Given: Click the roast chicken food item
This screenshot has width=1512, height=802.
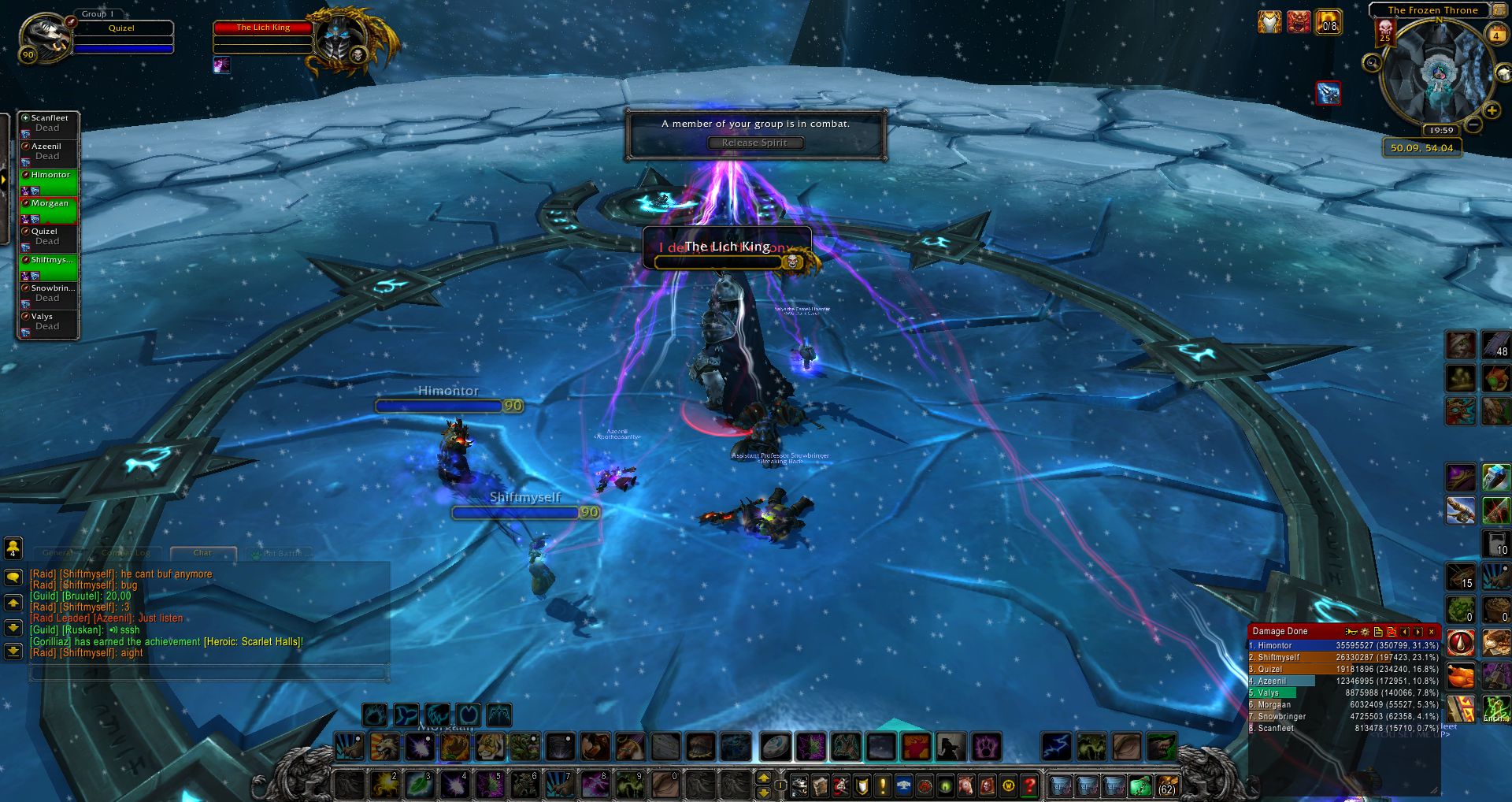Looking at the screenshot, I should (x=1461, y=676).
